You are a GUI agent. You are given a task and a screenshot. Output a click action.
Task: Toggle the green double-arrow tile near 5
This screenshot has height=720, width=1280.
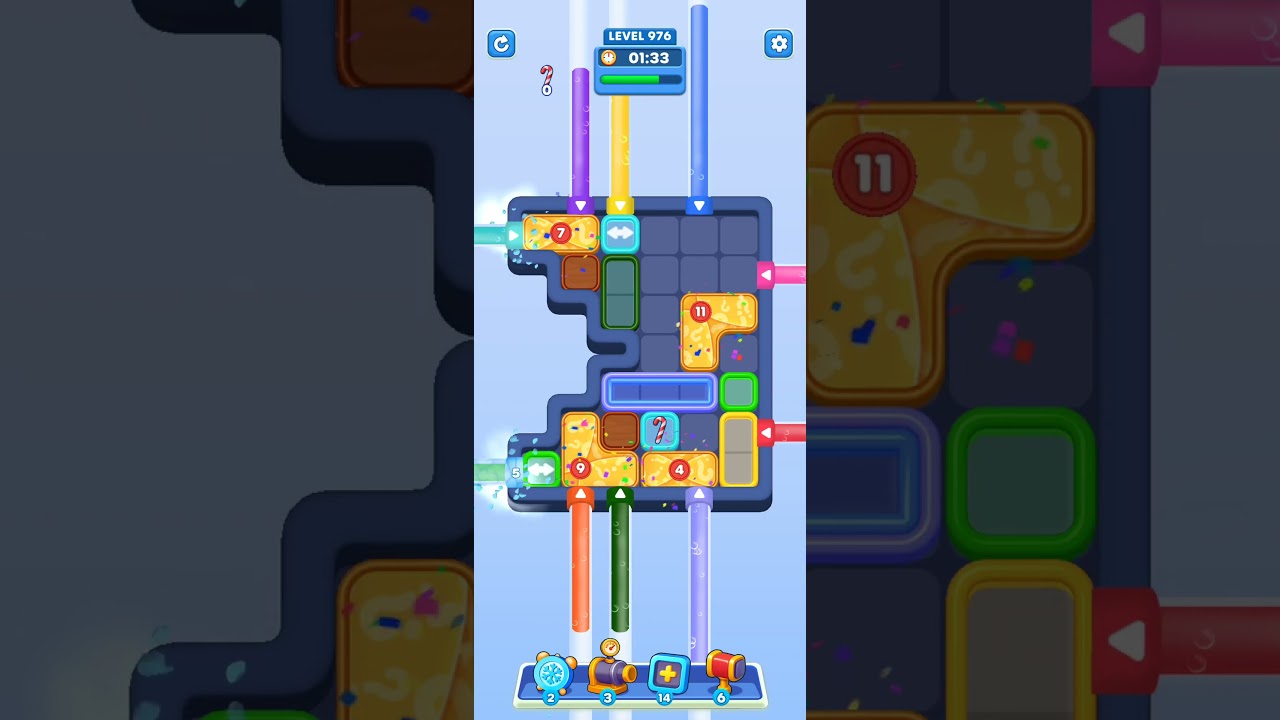click(x=540, y=468)
